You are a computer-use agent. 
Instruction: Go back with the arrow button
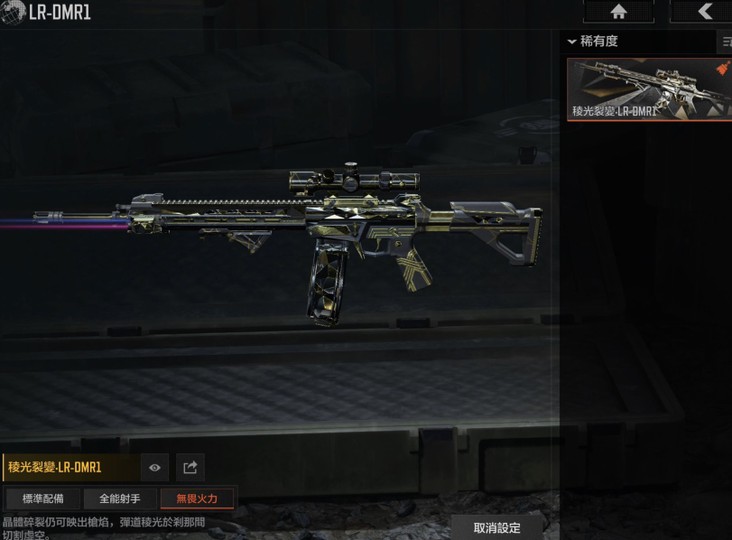(704, 11)
